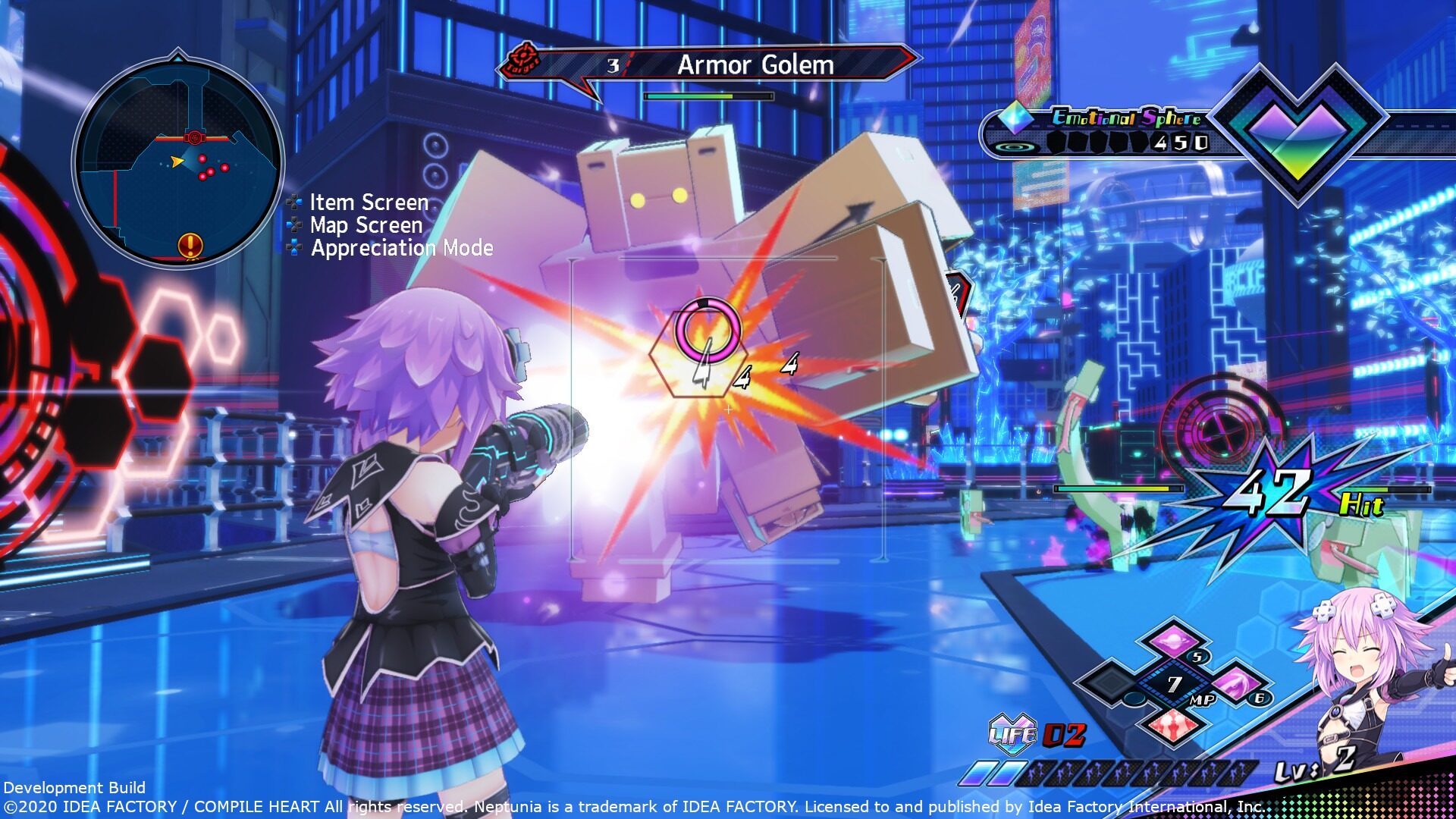Select the empty dark skill slot
1456x819 pixels.
[x=1110, y=682]
